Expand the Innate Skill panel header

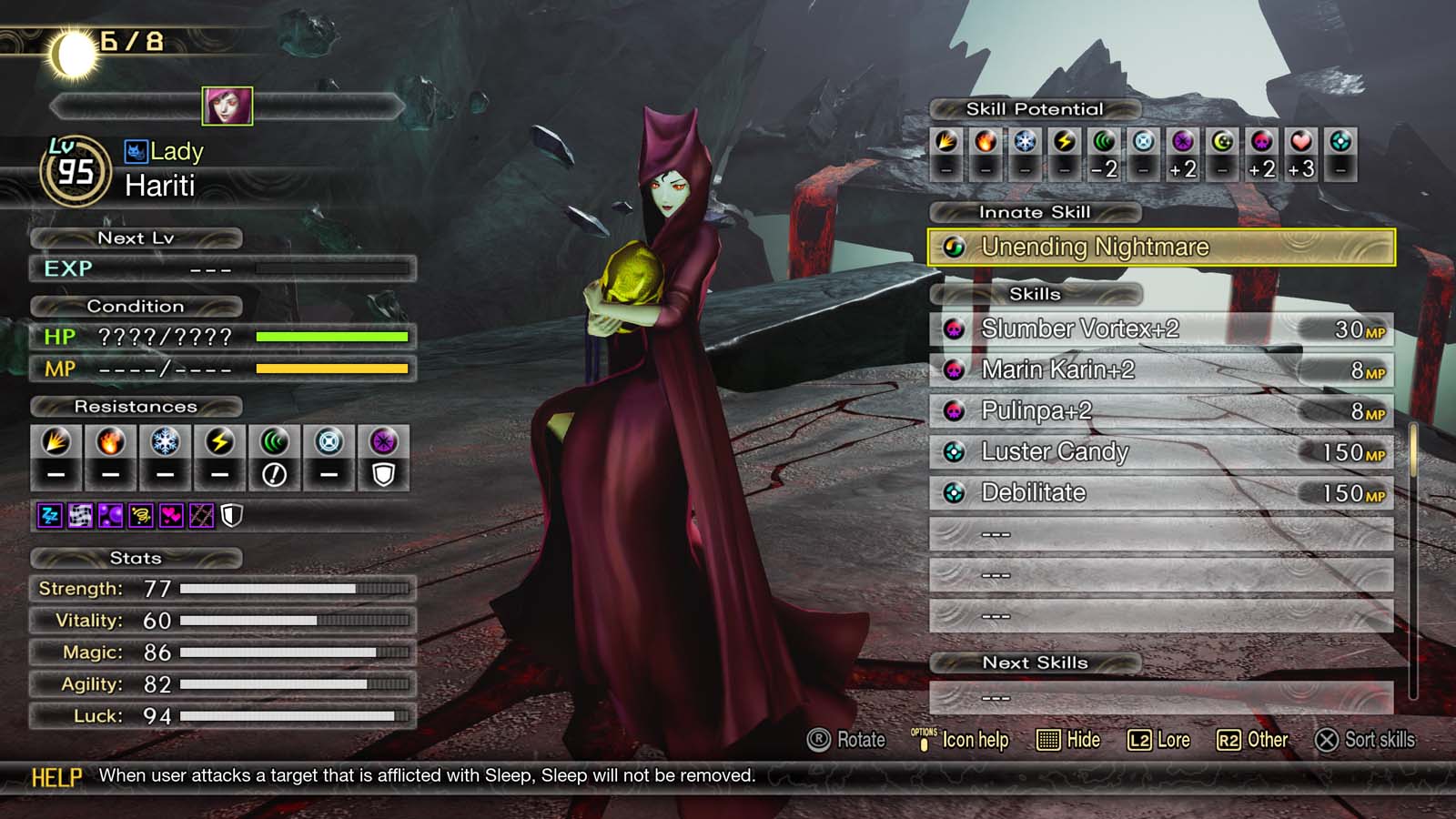(x=1035, y=212)
